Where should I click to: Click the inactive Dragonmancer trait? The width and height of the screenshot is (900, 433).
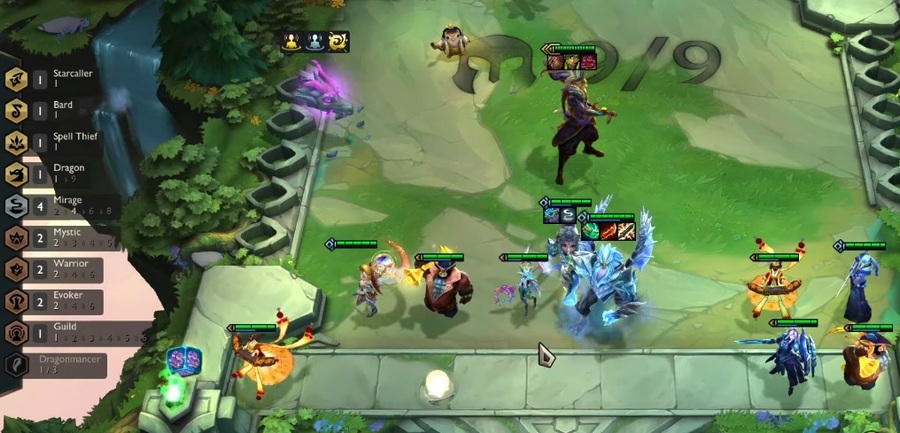pyautogui.click(x=58, y=365)
